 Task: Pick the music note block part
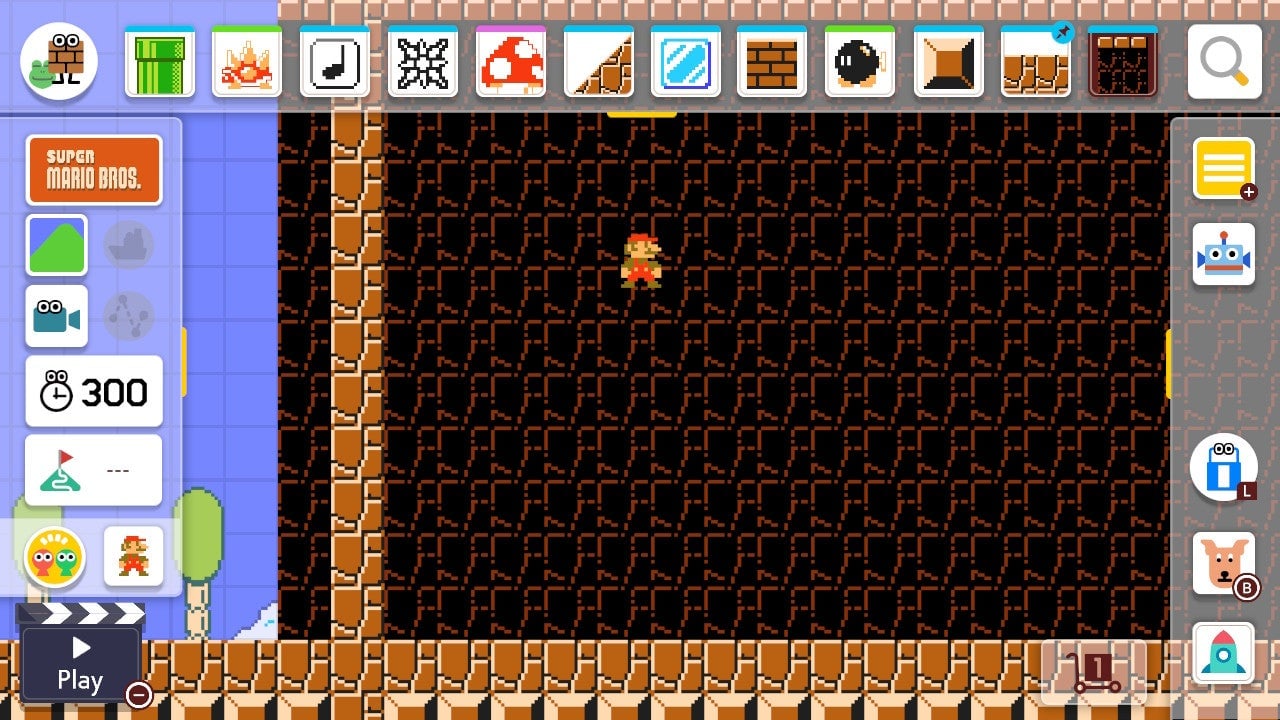tap(335, 62)
